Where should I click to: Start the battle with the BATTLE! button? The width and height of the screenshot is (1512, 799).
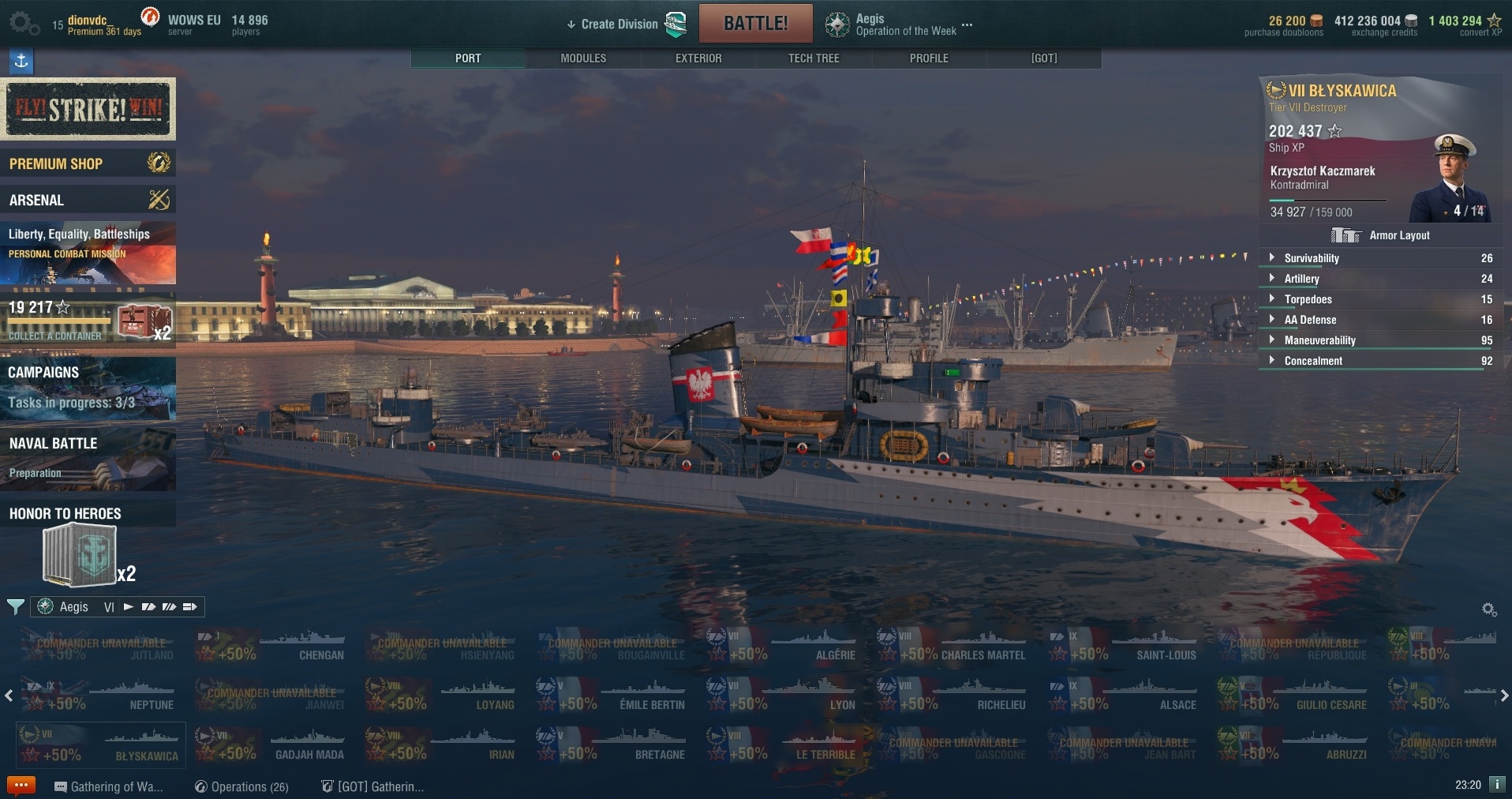[755, 24]
